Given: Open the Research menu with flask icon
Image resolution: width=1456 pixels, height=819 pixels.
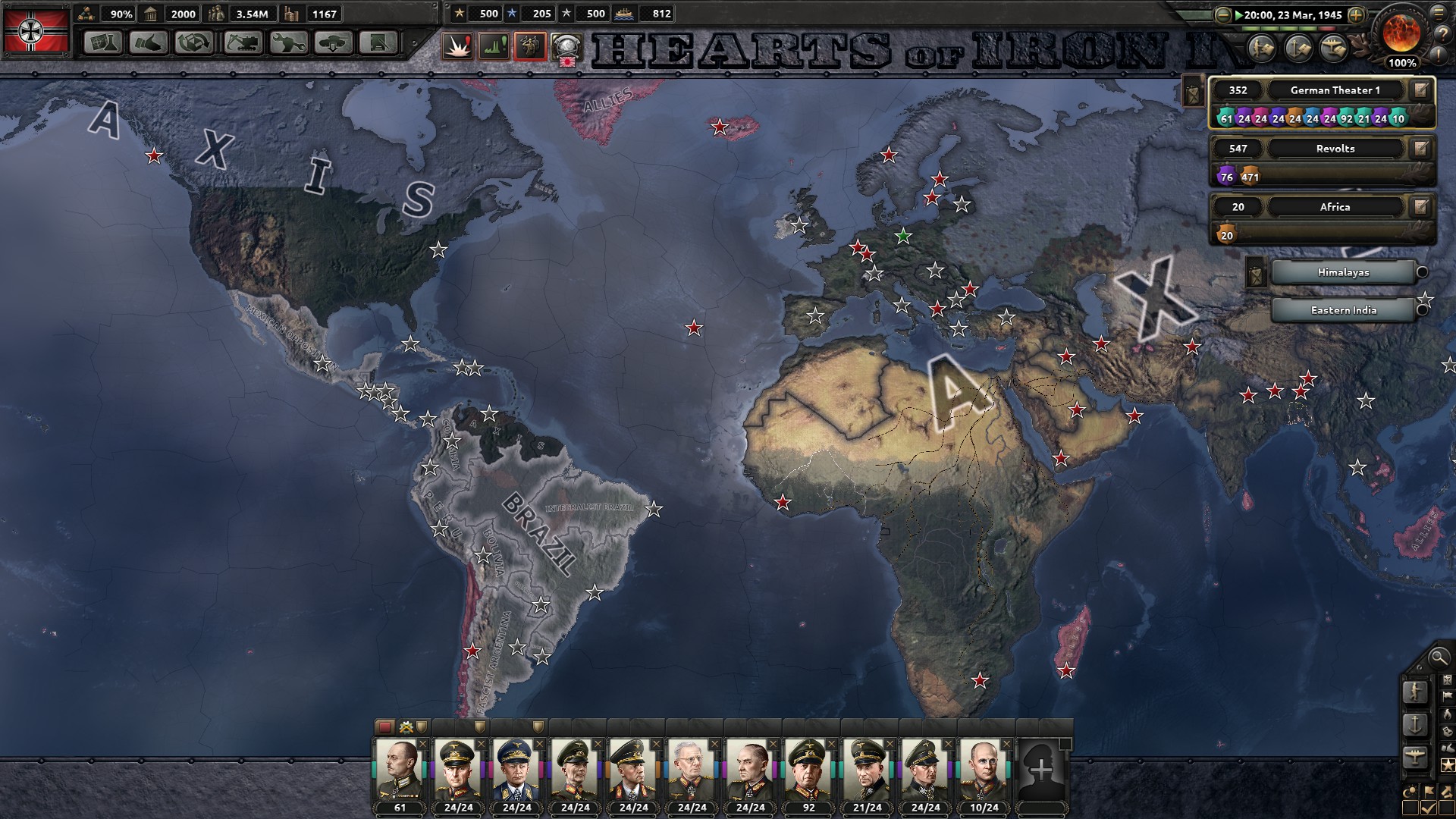Looking at the screenshot, I should tap(102, 42).
